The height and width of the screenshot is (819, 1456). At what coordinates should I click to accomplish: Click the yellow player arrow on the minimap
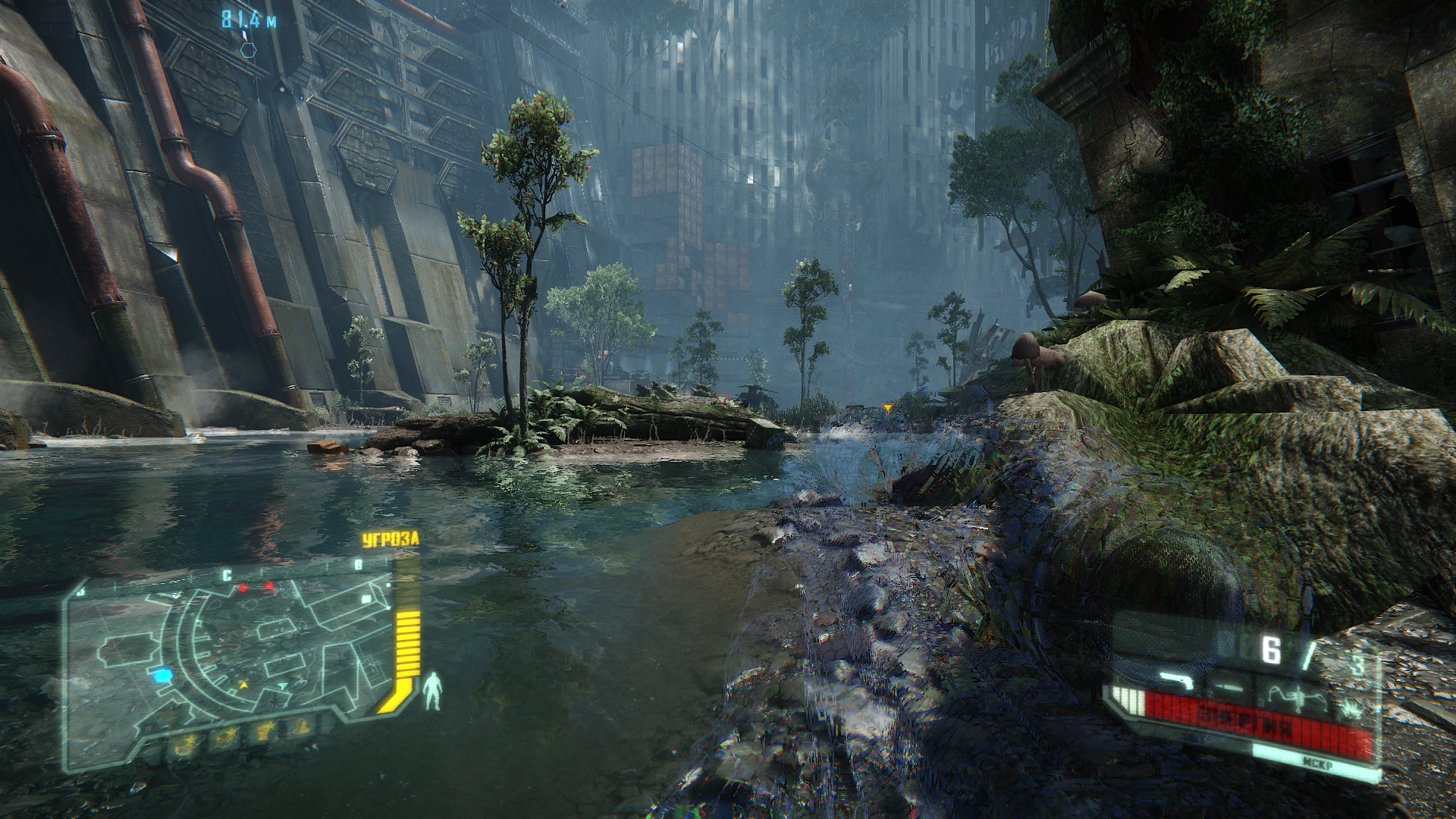click(243, 685)
